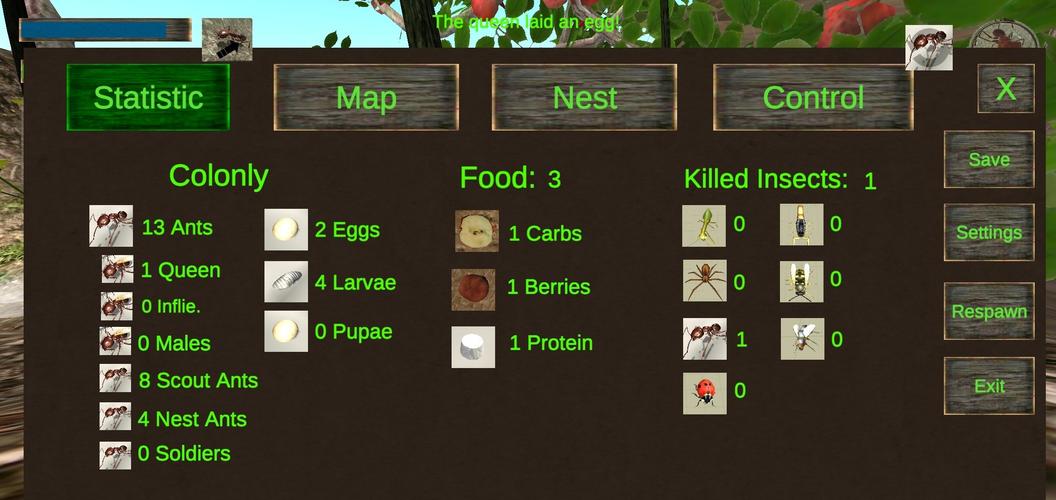Show the Nest tab

tap(585, 97)
